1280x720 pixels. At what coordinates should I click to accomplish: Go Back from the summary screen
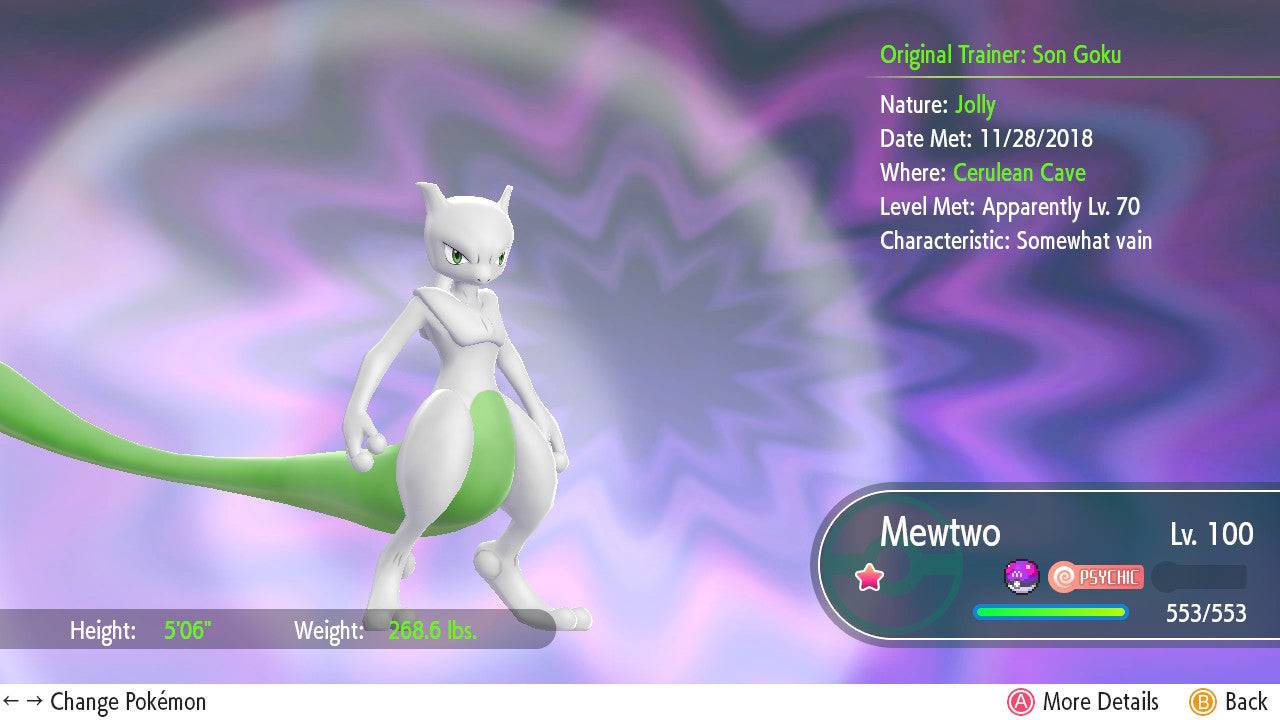click(1228, 702)
